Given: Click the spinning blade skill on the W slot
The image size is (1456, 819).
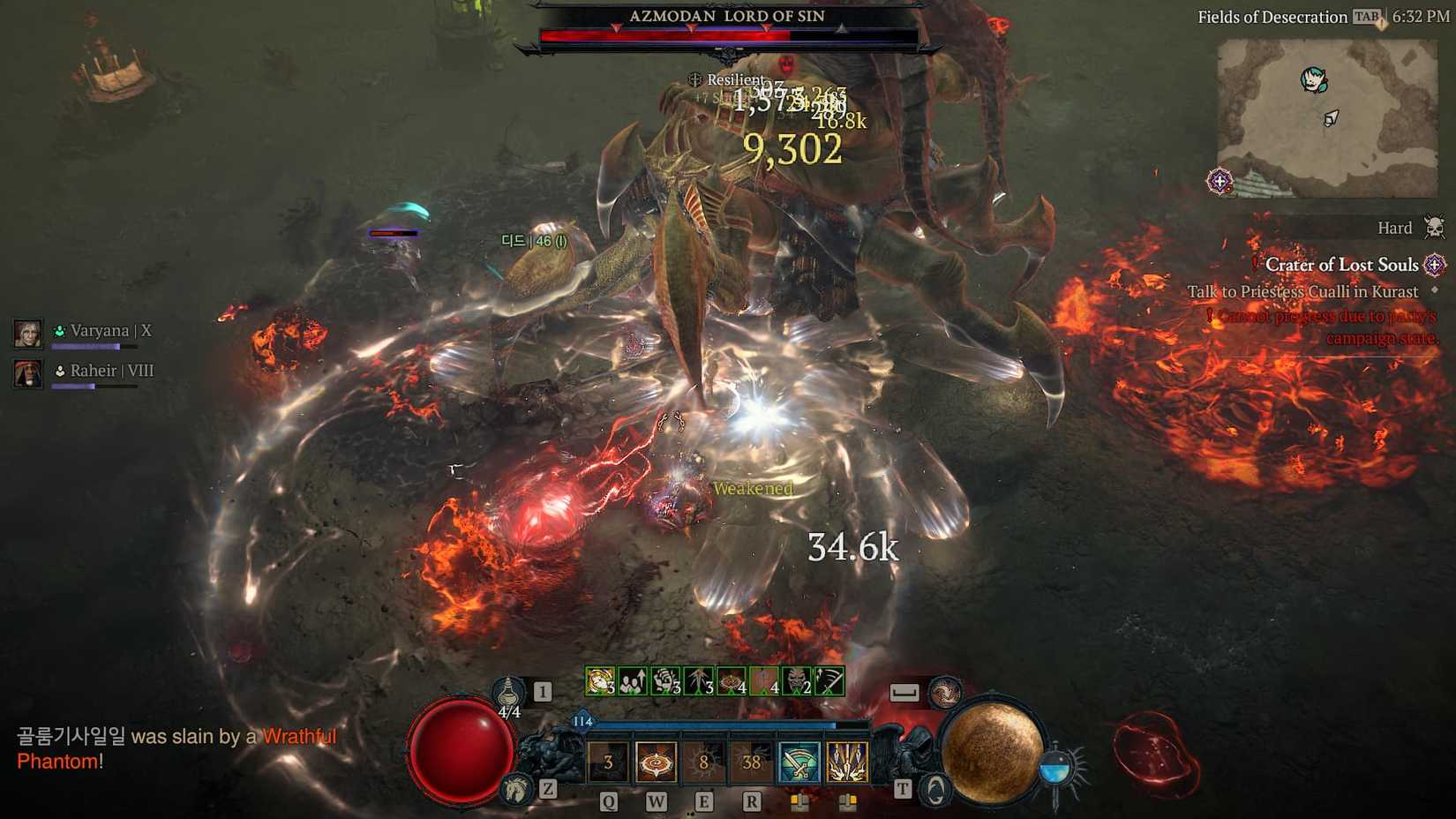Looking at the screenshot, I should tap(656, 762).
